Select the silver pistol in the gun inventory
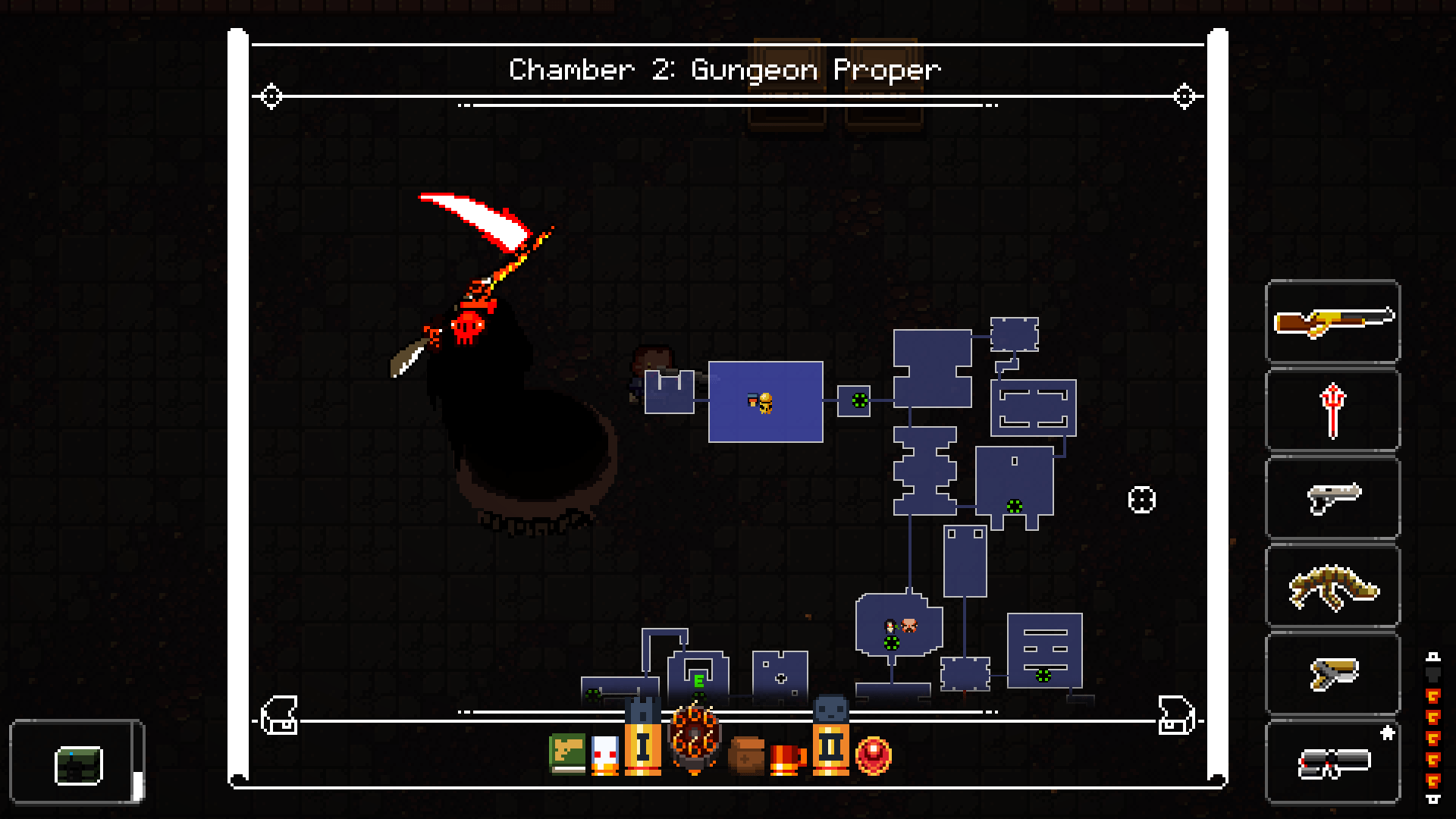Viewport: 1456px width, 819px height. coord(1332,497)
